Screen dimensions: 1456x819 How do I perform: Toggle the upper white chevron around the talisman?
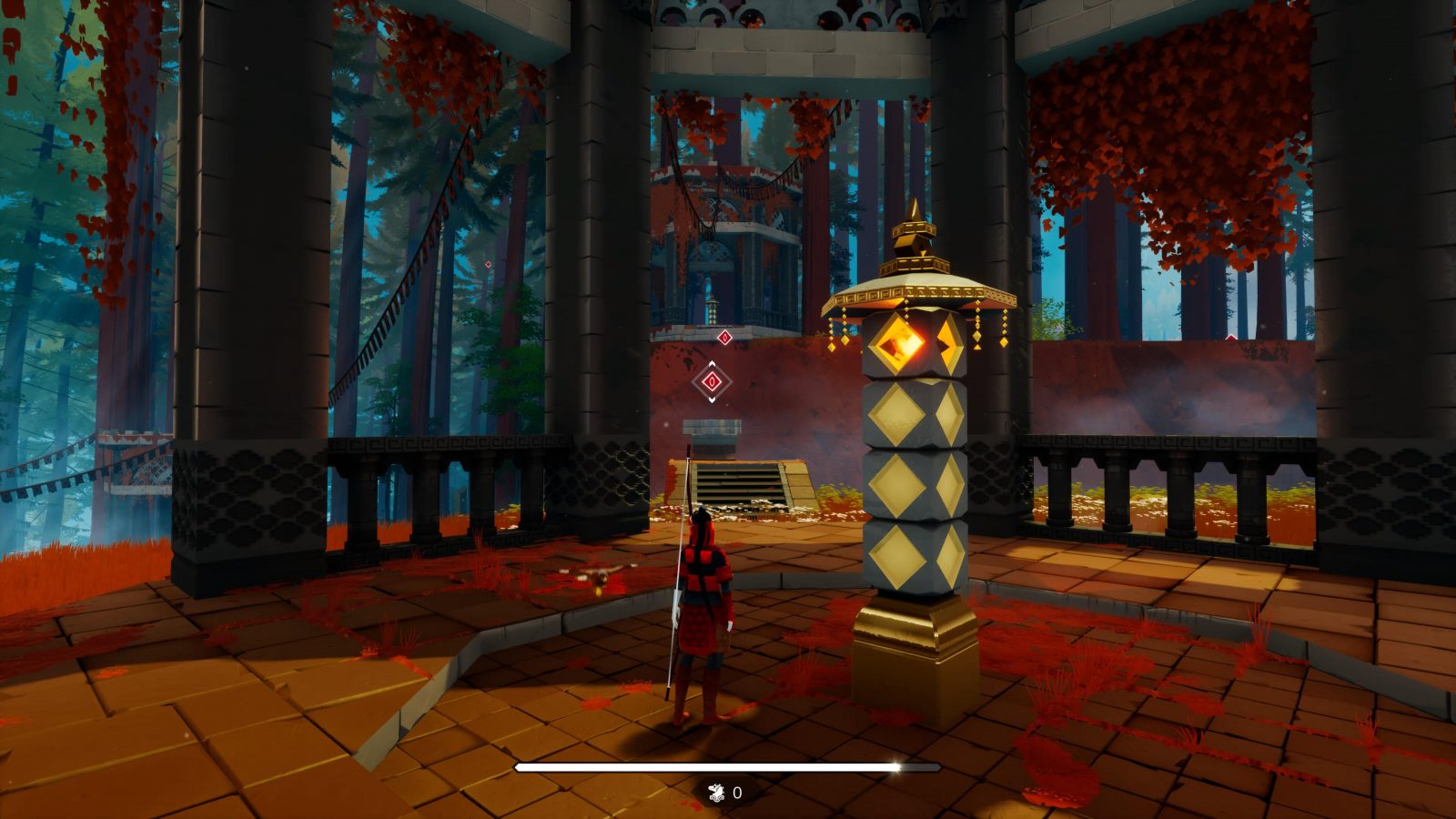712,363
